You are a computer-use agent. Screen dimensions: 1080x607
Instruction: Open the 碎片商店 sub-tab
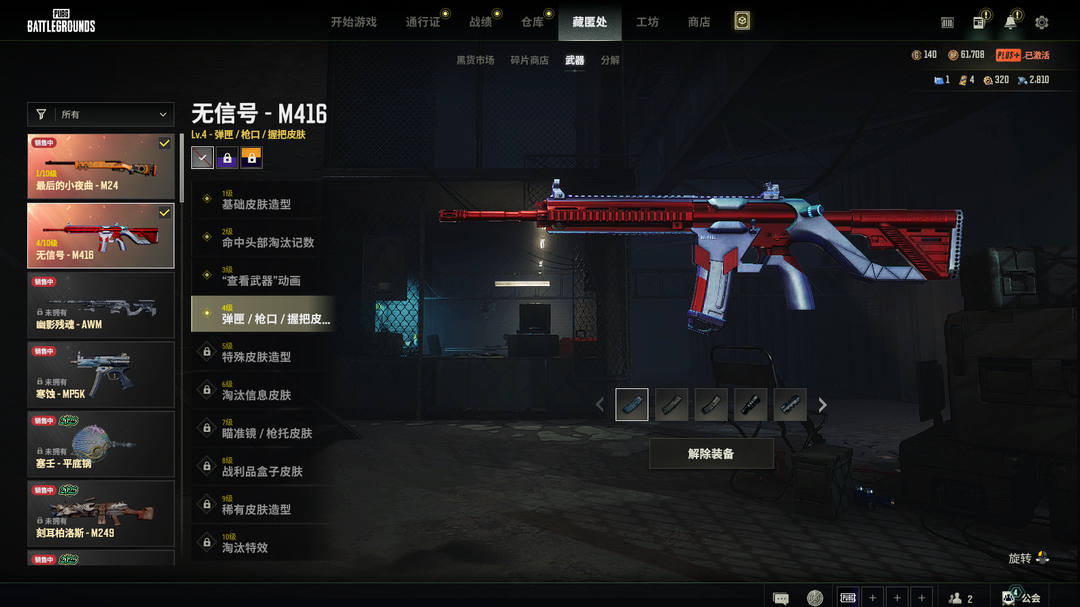click(529, 61)
